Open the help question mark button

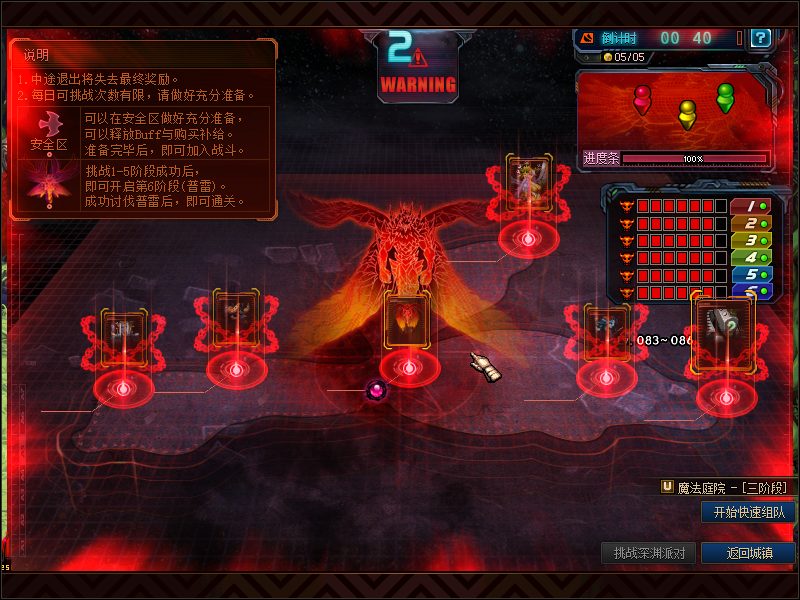tap(761, 38)
